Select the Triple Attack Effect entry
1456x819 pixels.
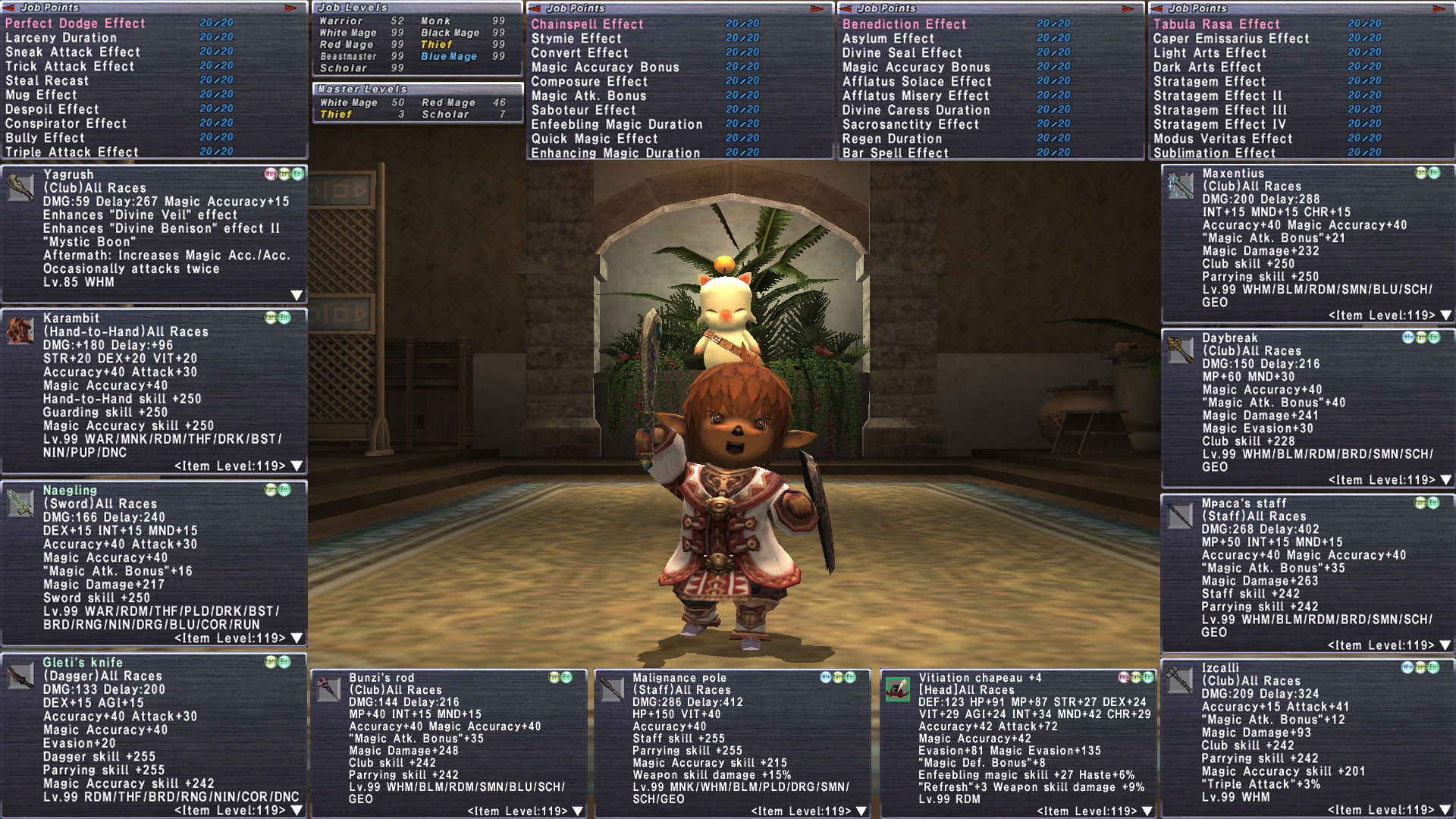pyautogui.click(x=72, y=152)
